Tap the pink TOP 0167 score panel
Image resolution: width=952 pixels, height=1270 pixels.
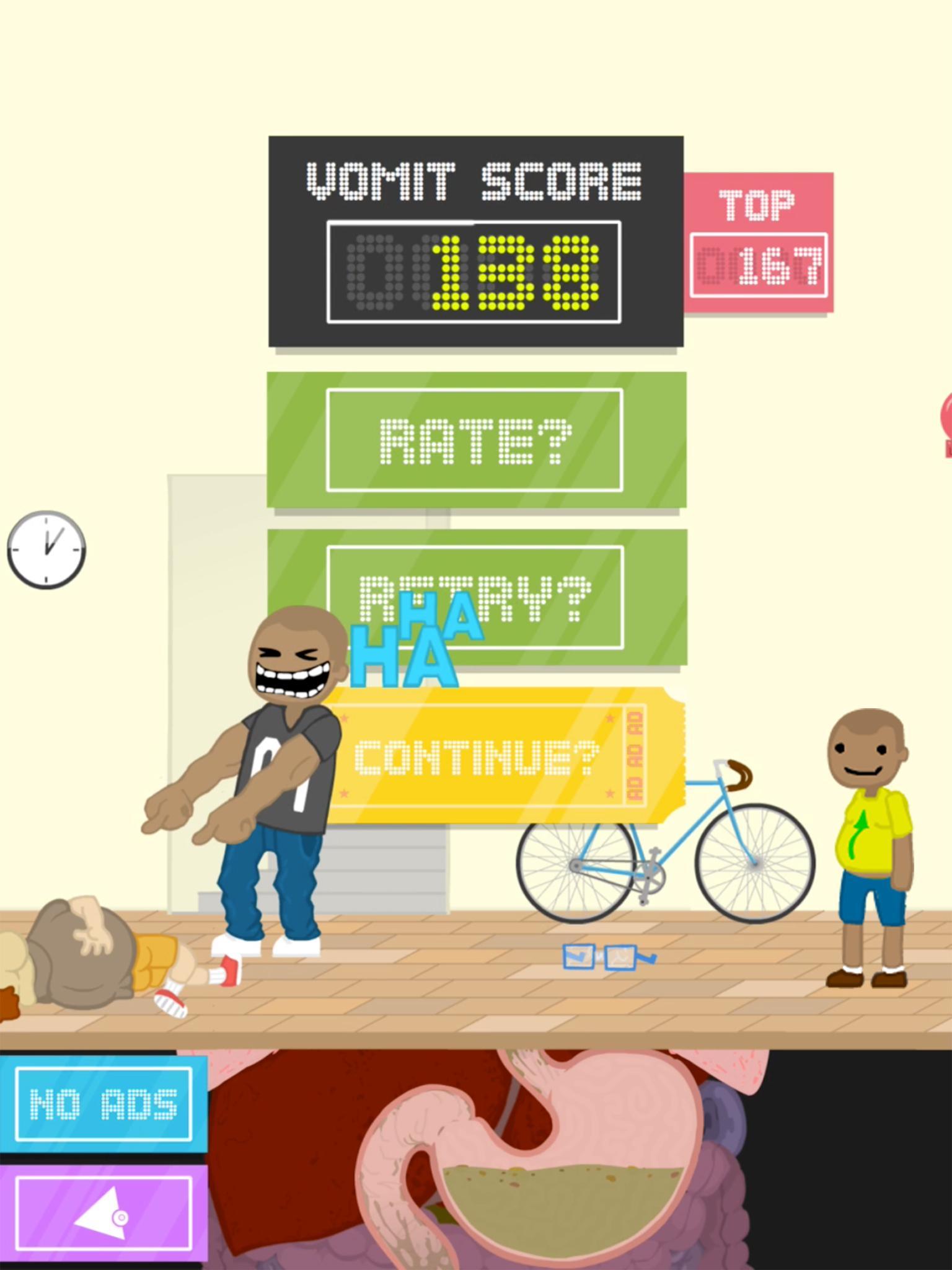pyautogui.click(x=759, y=242)
